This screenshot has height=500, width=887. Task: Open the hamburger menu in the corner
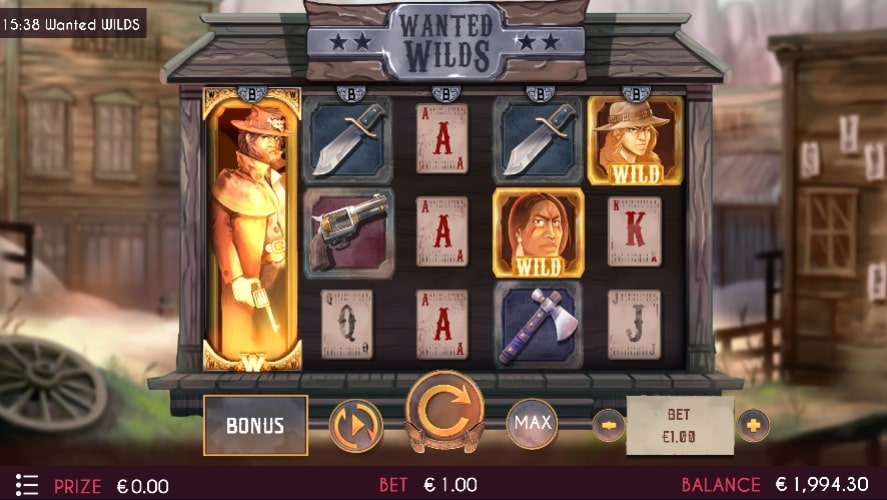tap(27, 486)
